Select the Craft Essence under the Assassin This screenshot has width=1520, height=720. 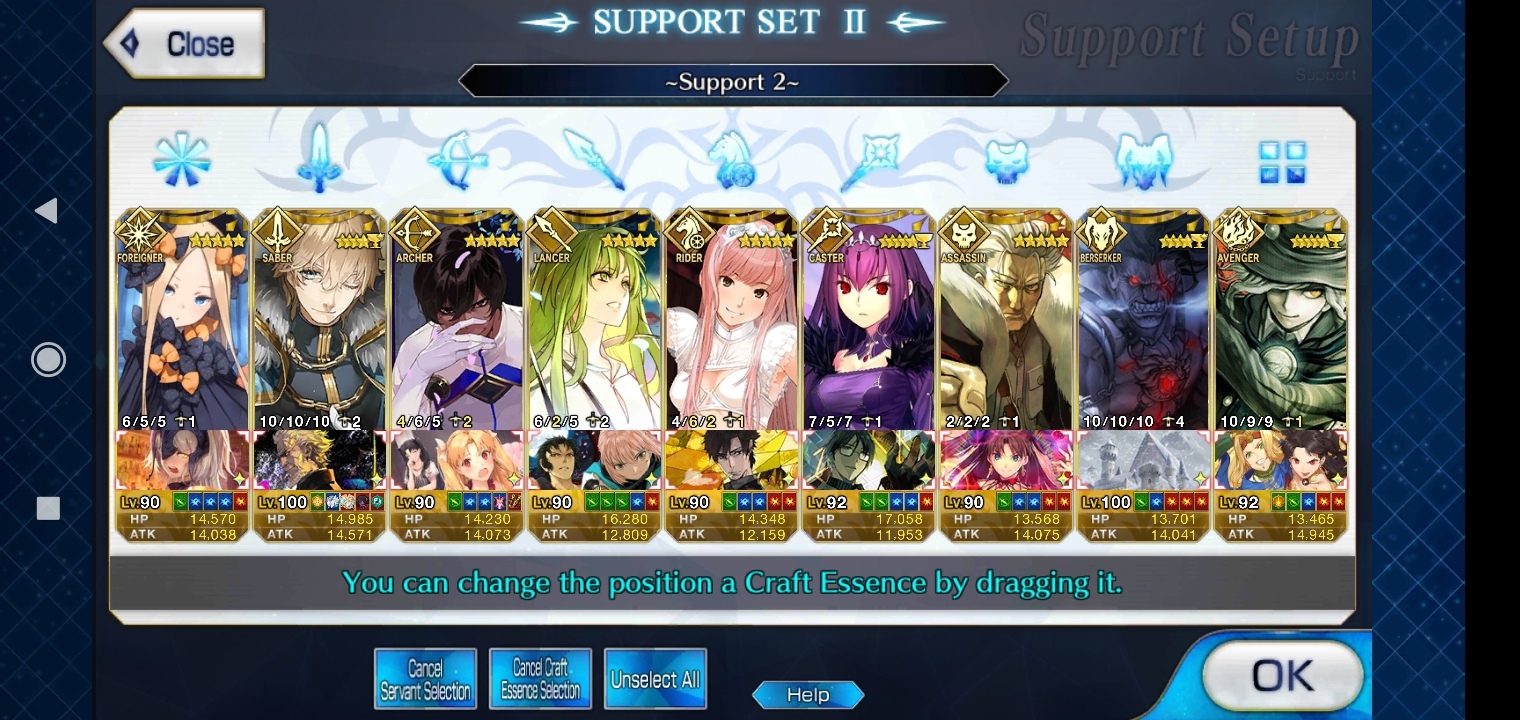(1005, 461)
